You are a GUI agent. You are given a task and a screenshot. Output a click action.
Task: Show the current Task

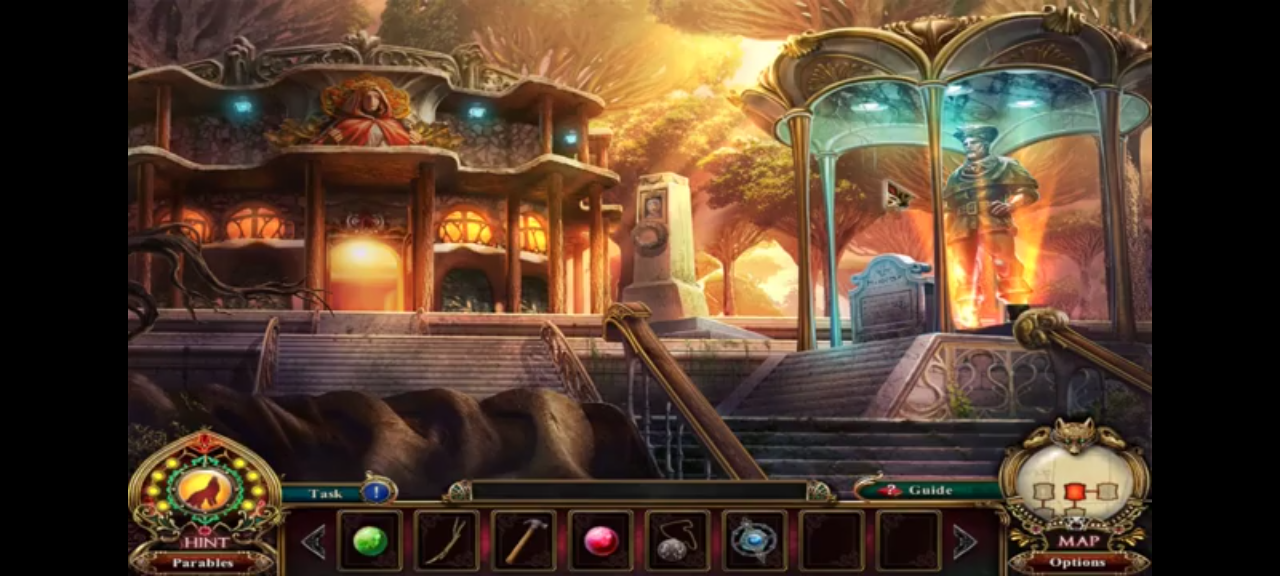pos(326,493)
